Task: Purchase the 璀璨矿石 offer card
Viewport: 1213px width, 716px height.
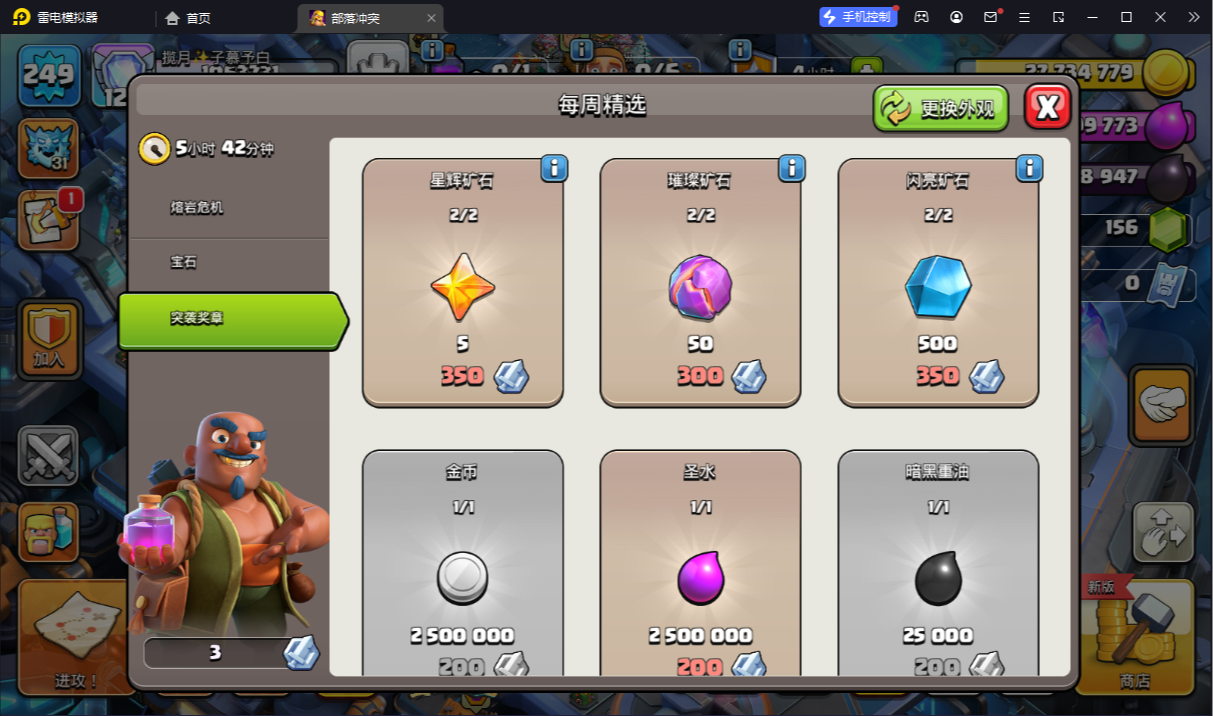Action: click(x=700, y=283)
